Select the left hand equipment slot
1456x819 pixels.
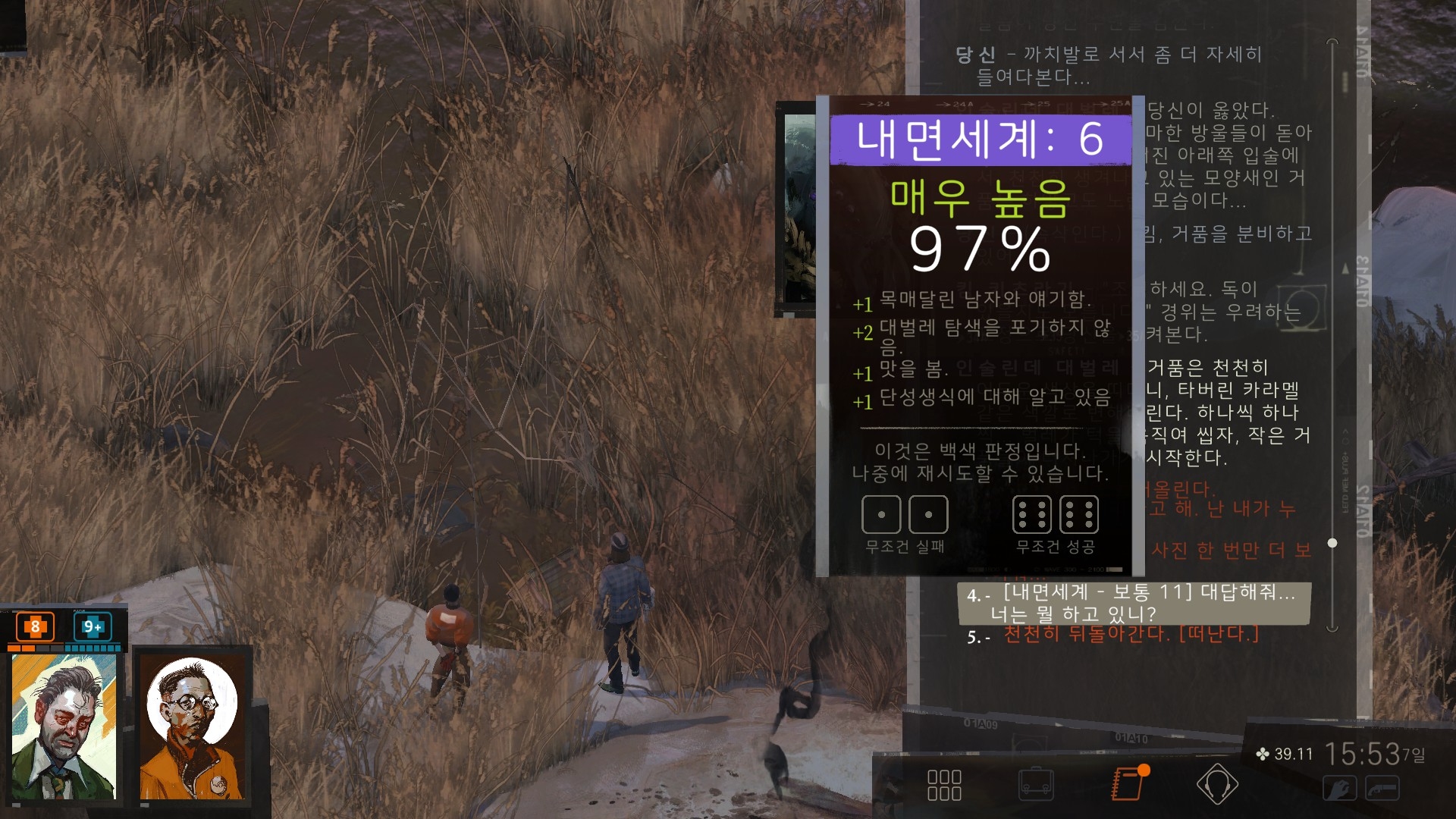click(1340, 789)
